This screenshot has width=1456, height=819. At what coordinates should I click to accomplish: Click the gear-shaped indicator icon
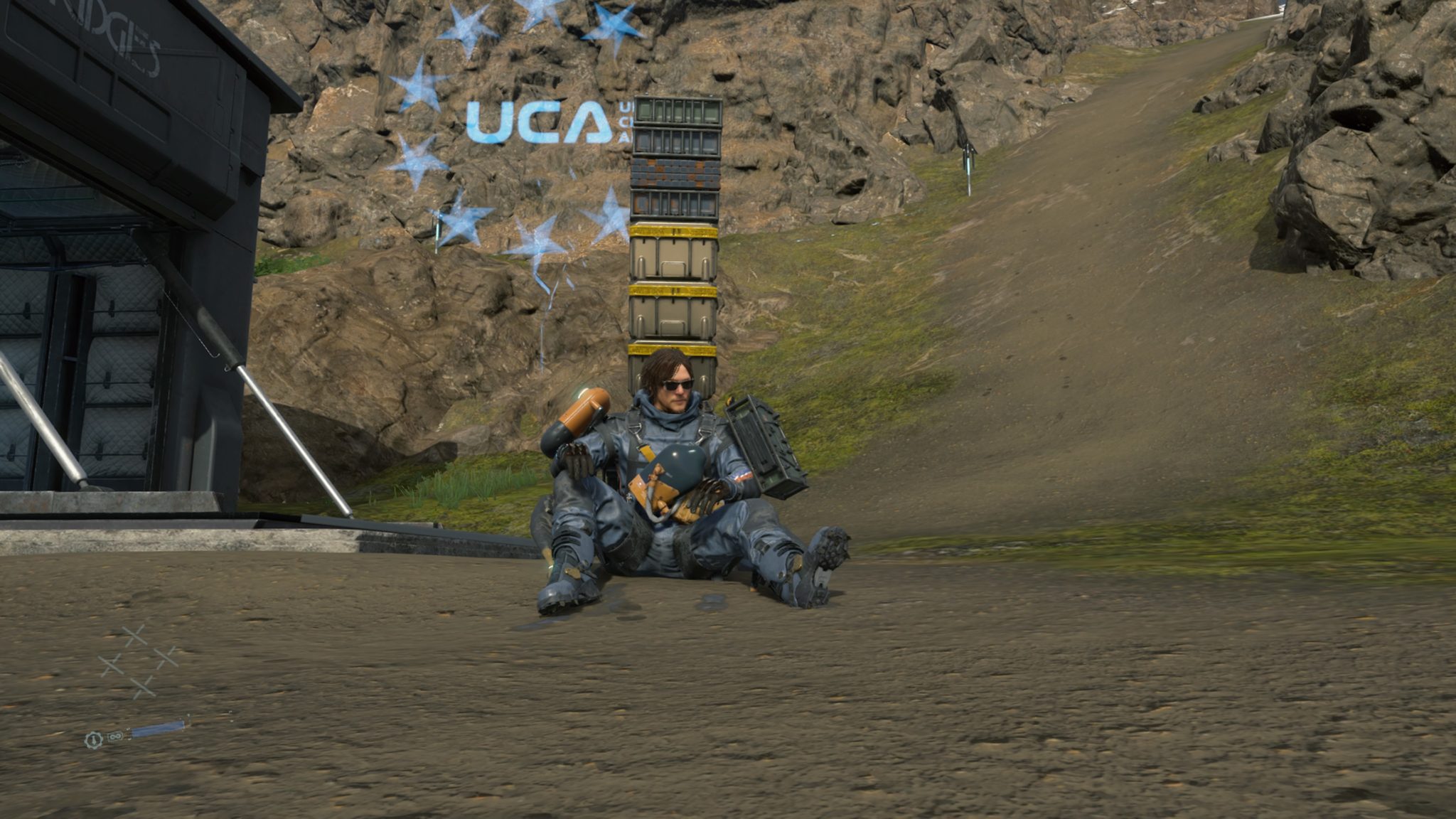click(92, 740)
